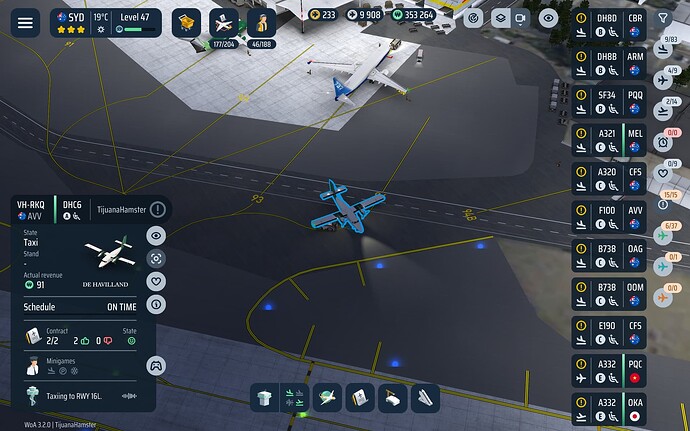Screen dimensions: 690x431
Task: Favorite this aircraft with the heart icon
Action: (156, 281)
